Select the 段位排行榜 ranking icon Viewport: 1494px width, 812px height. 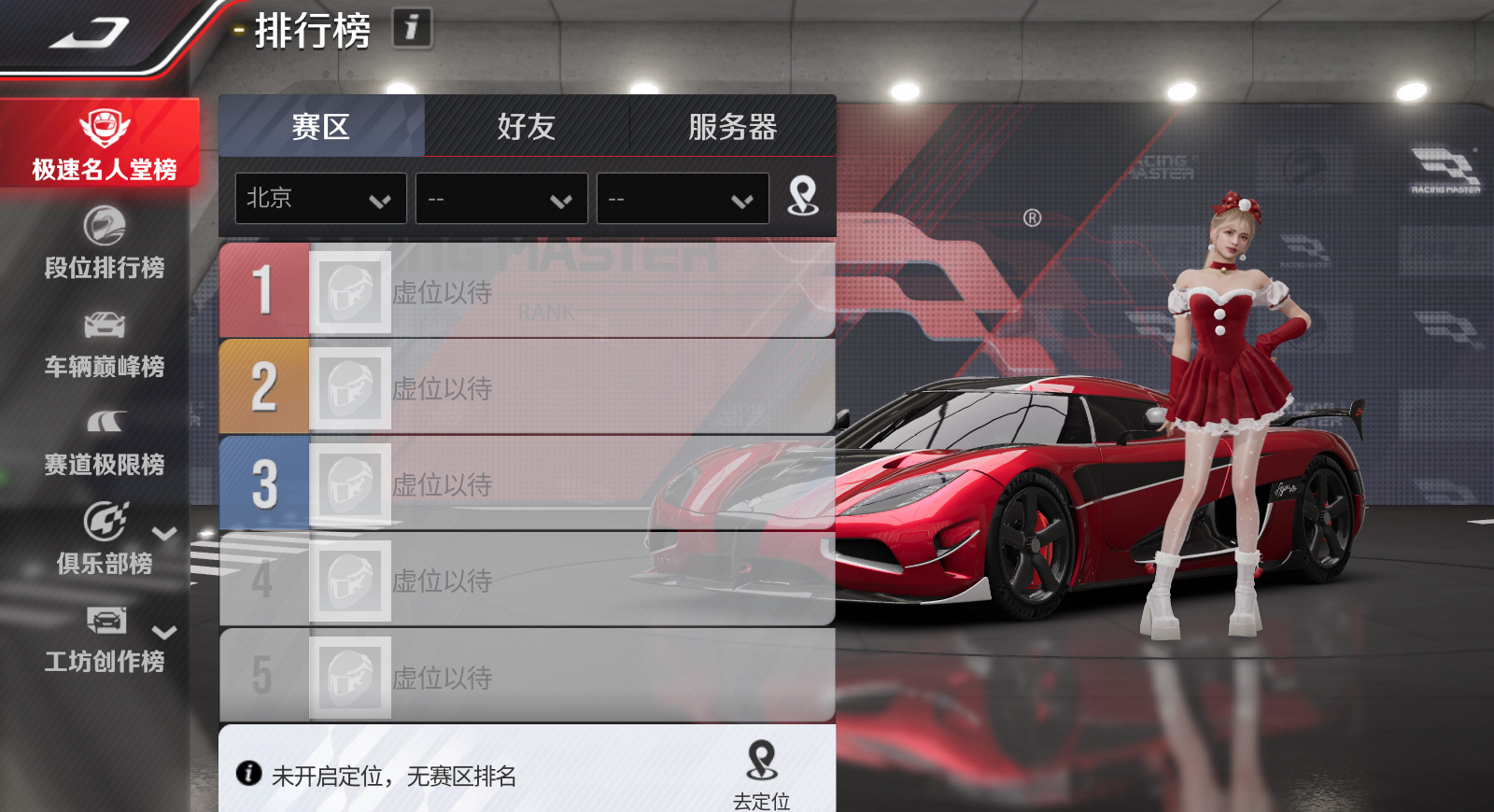point(103,245)
